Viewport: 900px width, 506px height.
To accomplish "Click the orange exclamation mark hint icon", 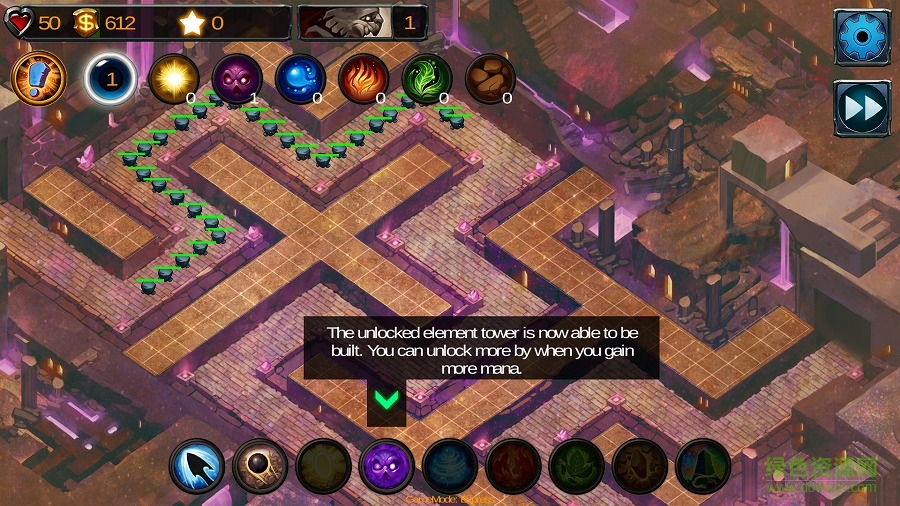I will [x=39, y=78].
